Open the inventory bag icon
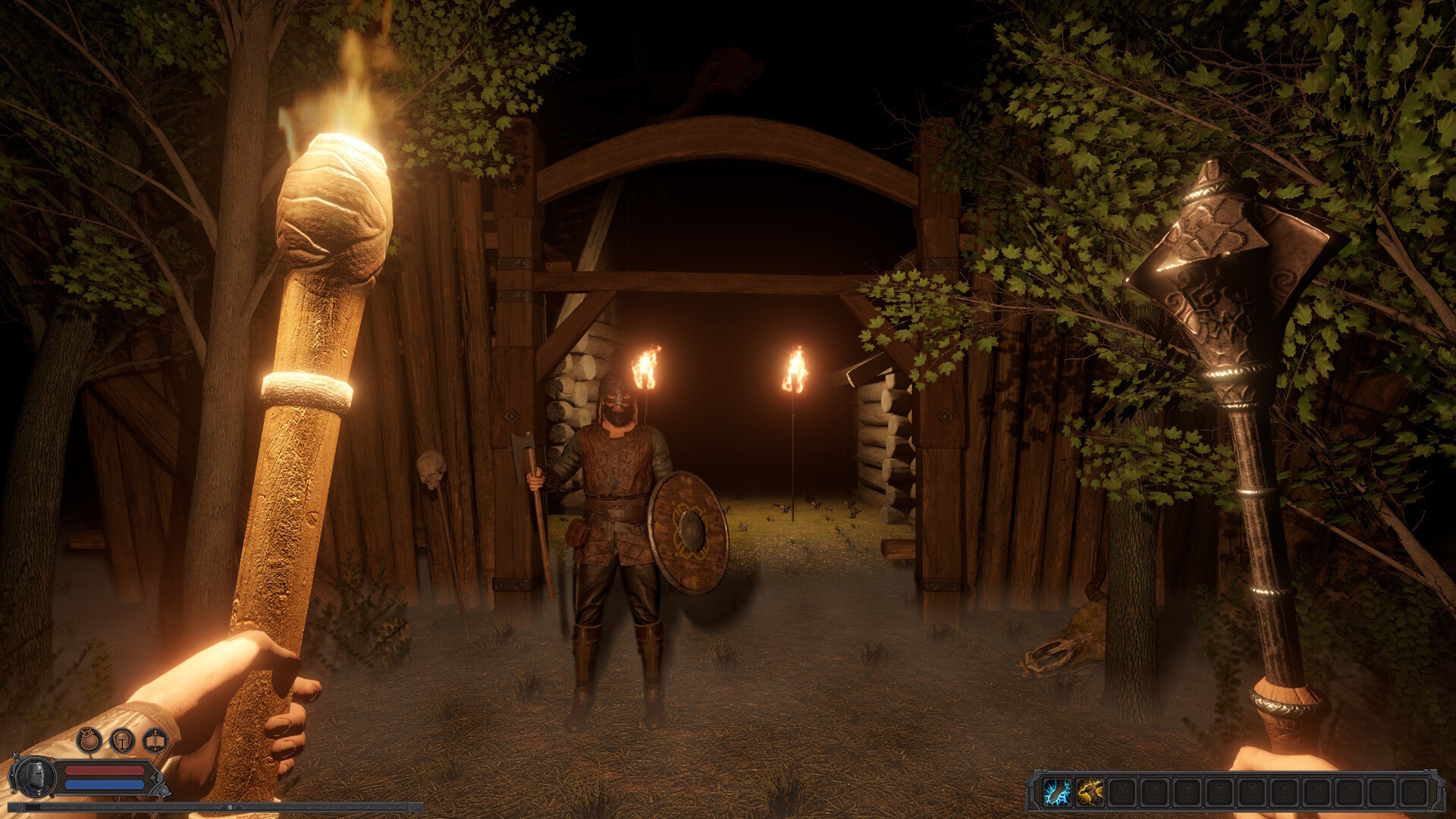The width and height of the screenshot is (1456, 819). pos(89,739)
